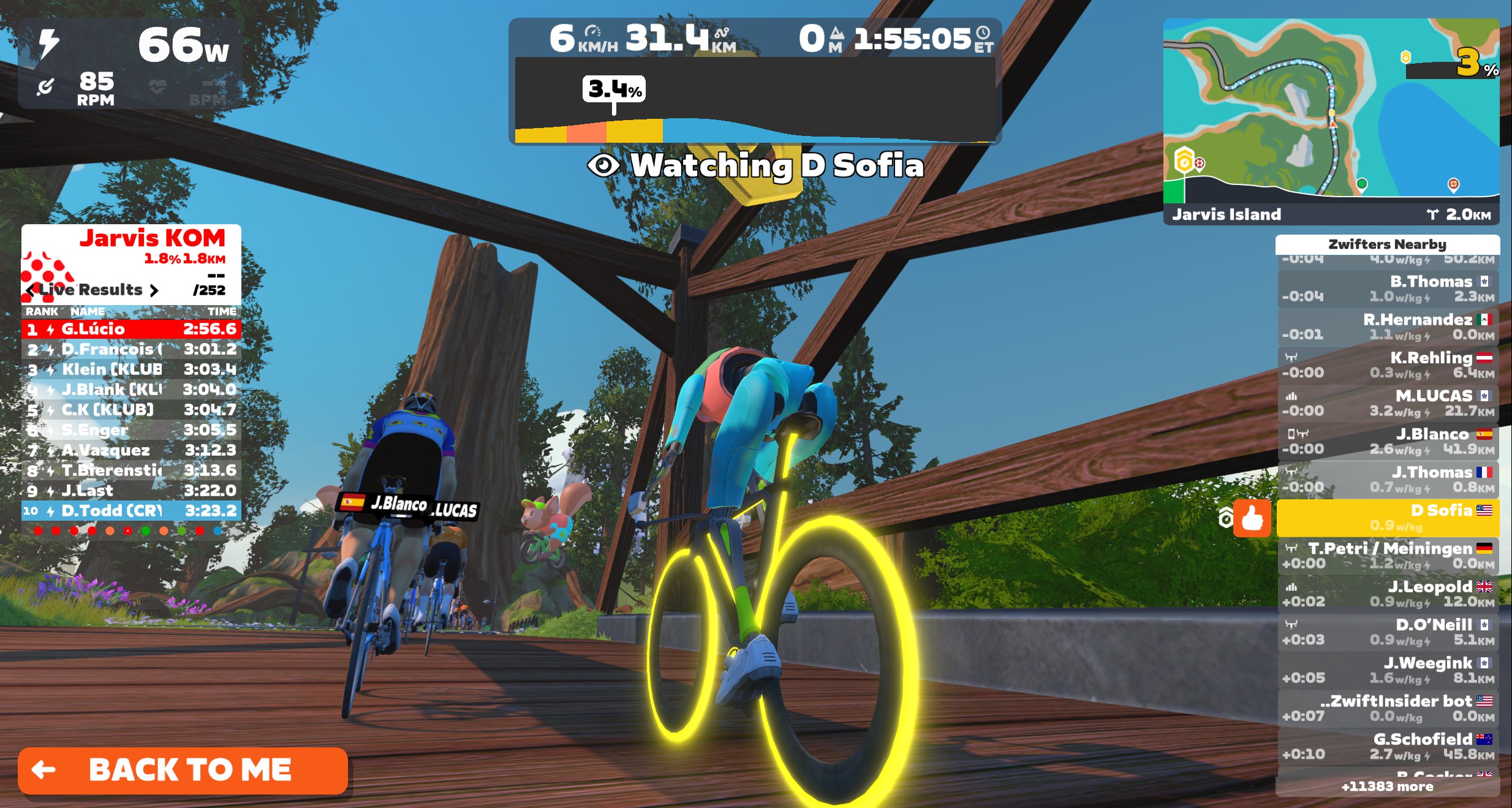Open the Jarvis Island minimap
This screenshot has height=808, width=1512.
pyautogui.click(x=1331, y=110)
